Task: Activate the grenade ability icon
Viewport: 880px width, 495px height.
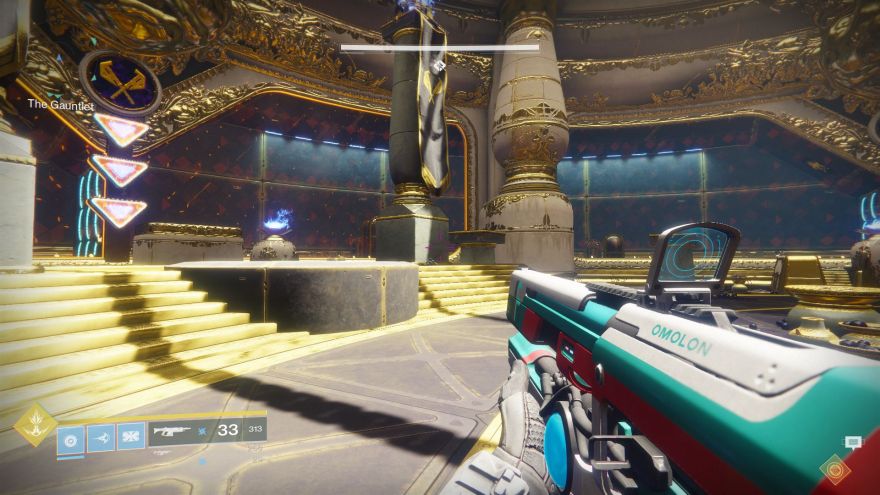Action: [x=70, y=438]
